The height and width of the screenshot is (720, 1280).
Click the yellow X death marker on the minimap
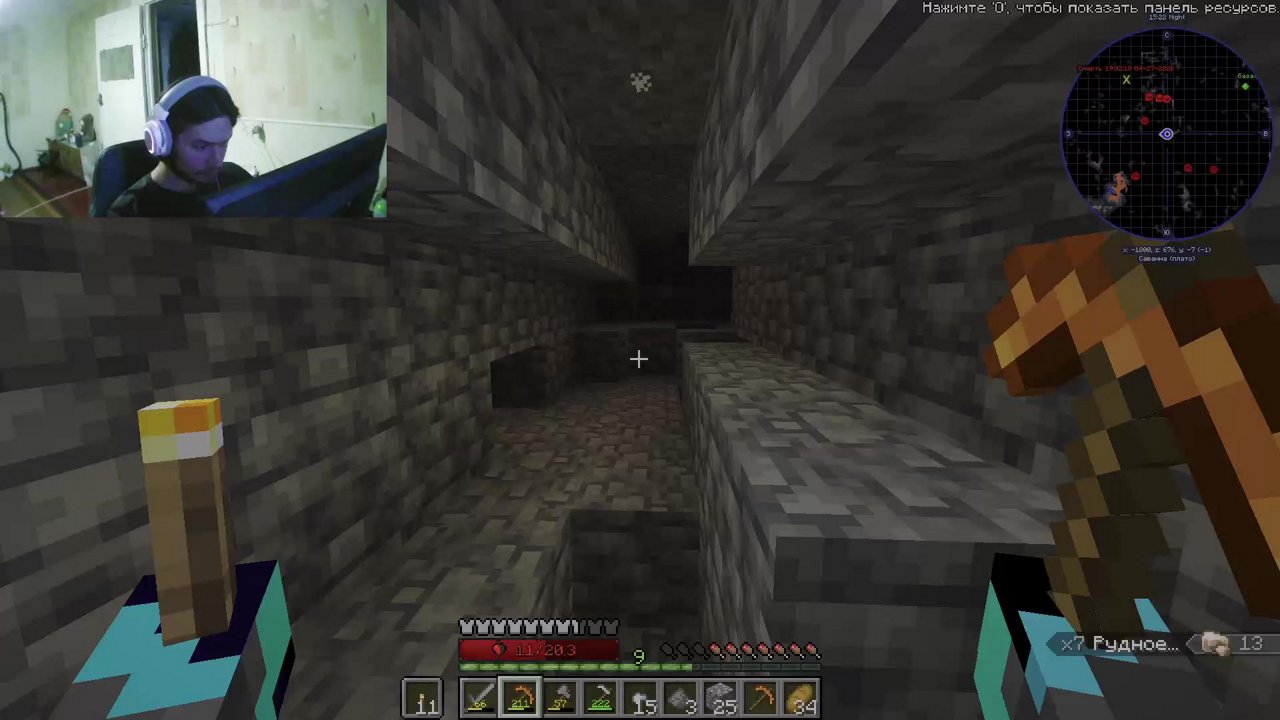click(1126, 82)
